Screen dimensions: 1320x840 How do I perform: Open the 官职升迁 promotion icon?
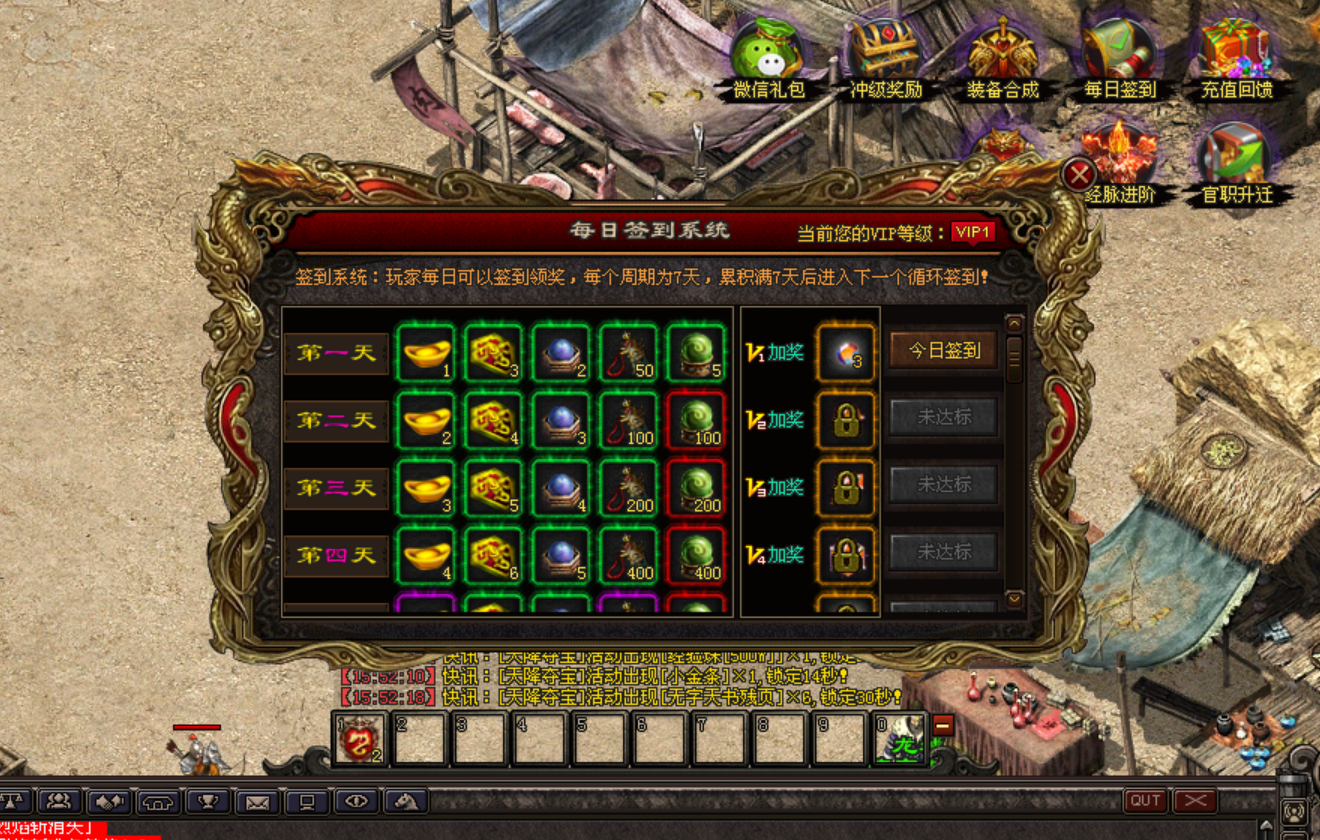pos(1236,160)
